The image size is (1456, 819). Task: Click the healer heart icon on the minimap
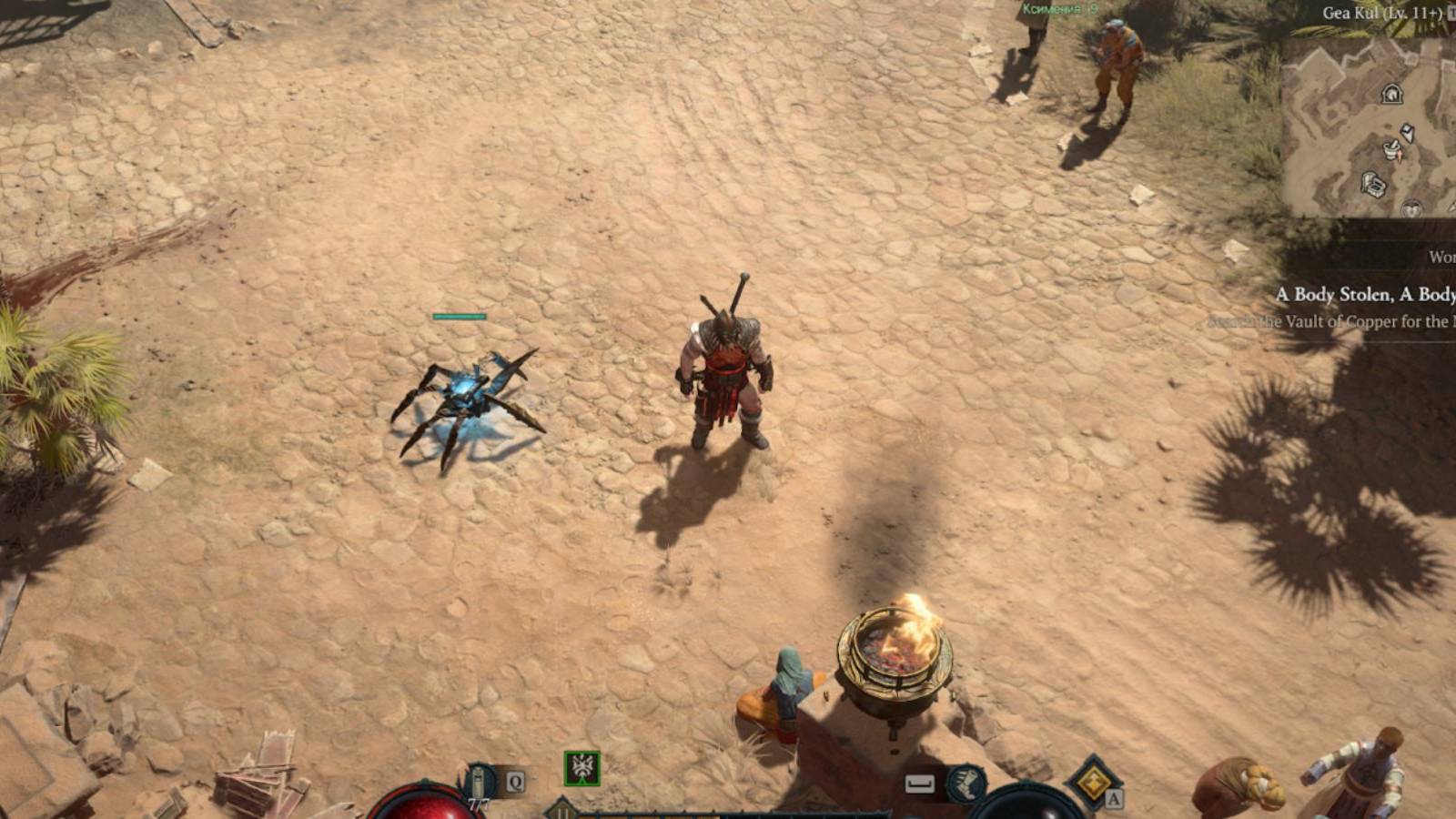(x=1410, y=209)
